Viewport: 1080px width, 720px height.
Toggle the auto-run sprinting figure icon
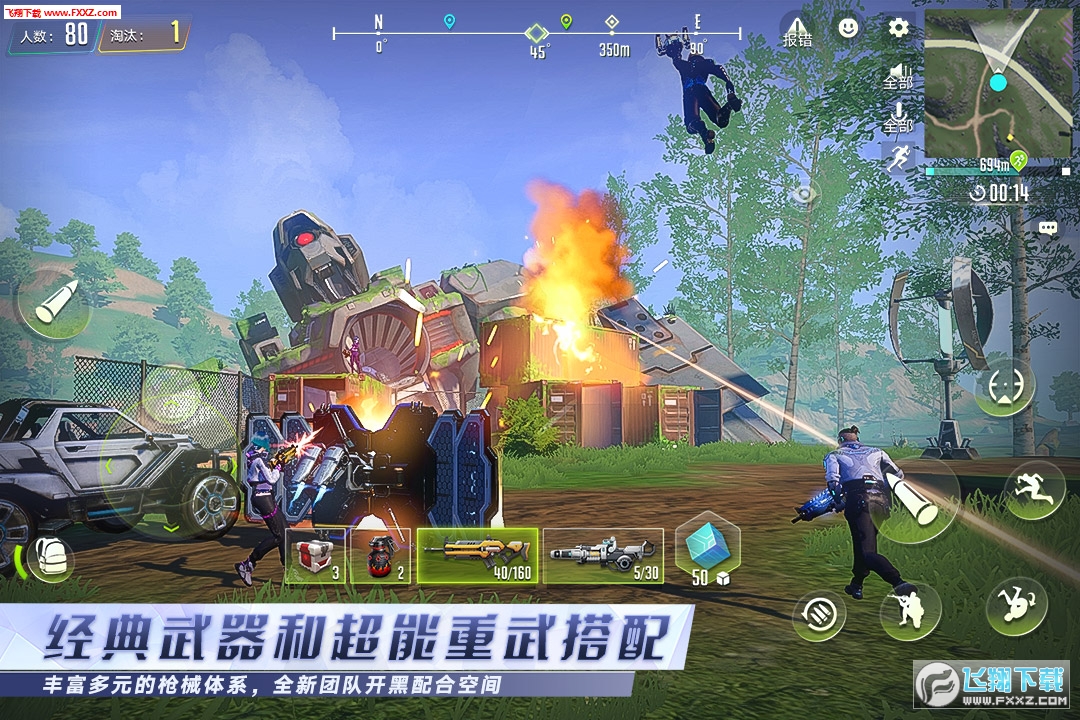click(x=897, y=158)
